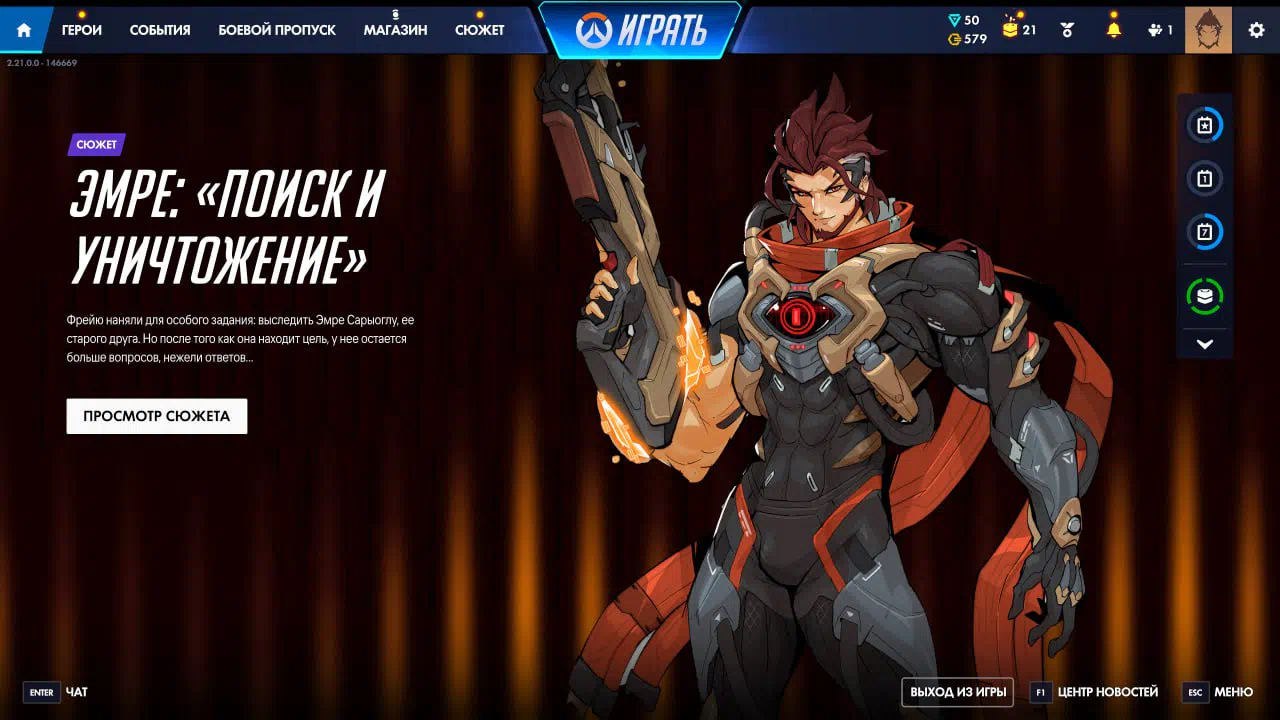
Task: Visit the МАГАЗИН shop
Action: 395,30
